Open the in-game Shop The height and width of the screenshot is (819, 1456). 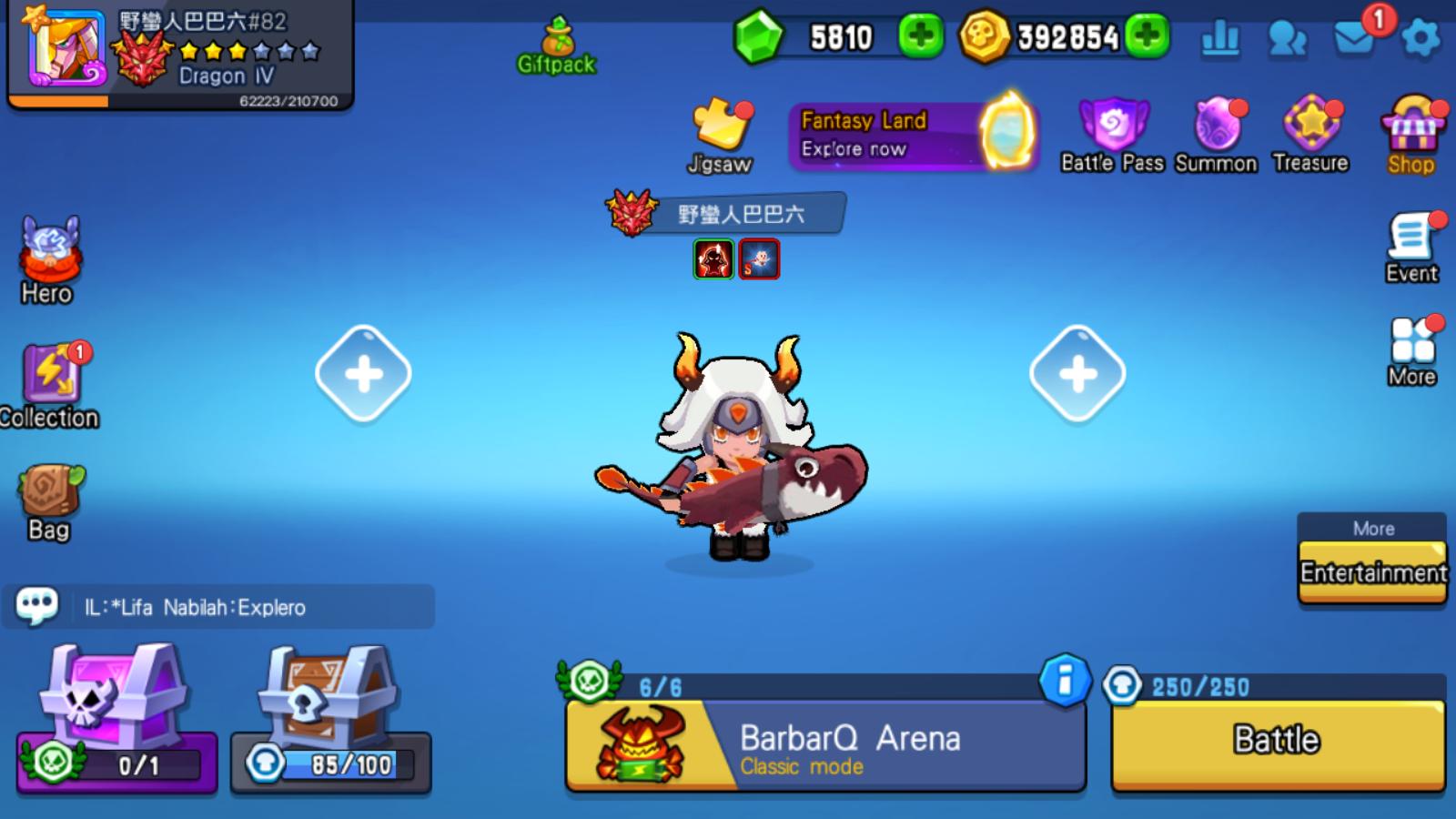pyautogui.click(x=1412, y=127)
